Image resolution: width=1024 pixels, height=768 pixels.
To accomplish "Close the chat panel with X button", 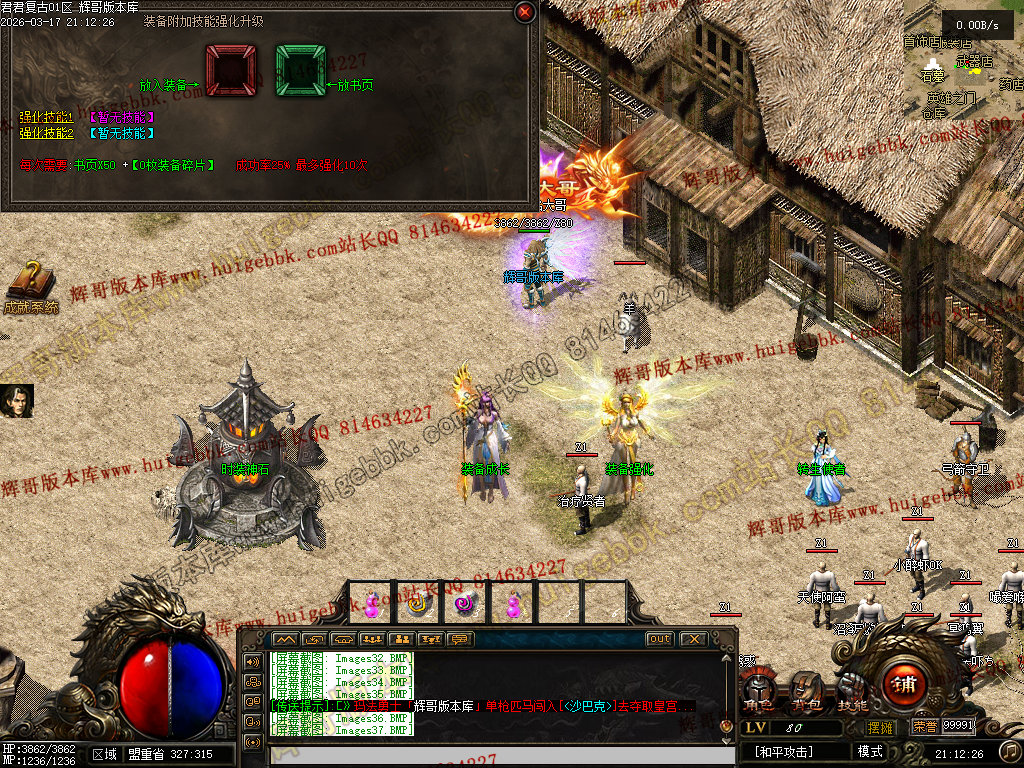I will [x=693, y=639].
